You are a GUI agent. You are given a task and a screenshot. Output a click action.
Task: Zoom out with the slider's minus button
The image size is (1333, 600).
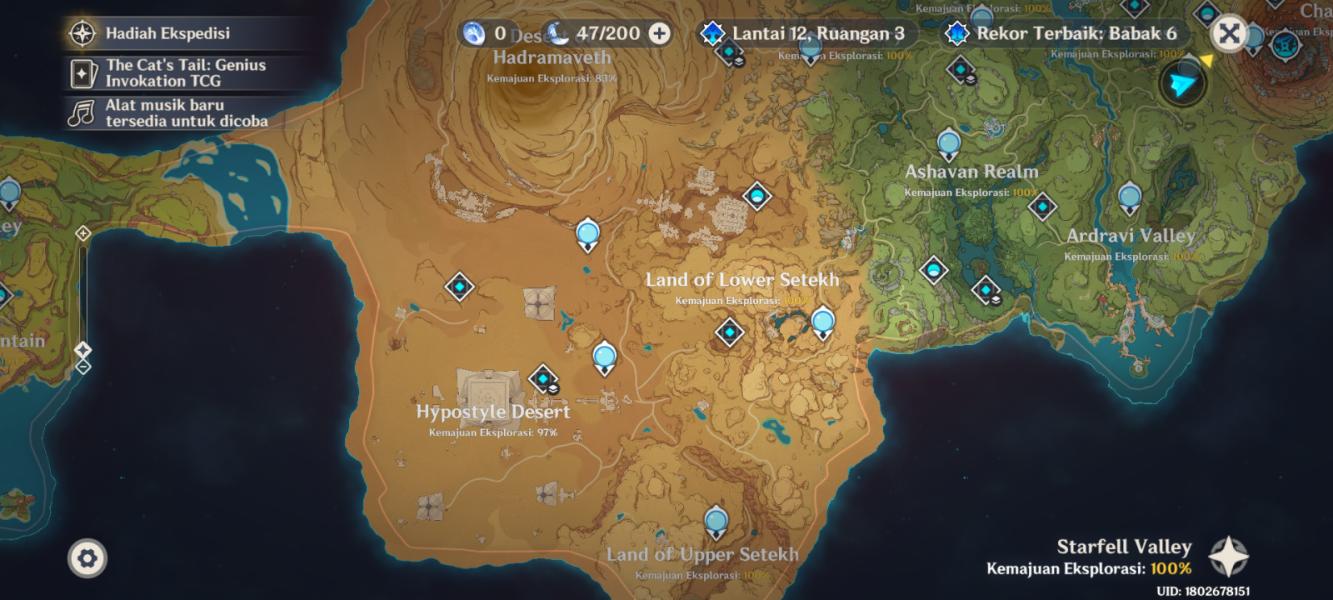(x=83, y=366)
